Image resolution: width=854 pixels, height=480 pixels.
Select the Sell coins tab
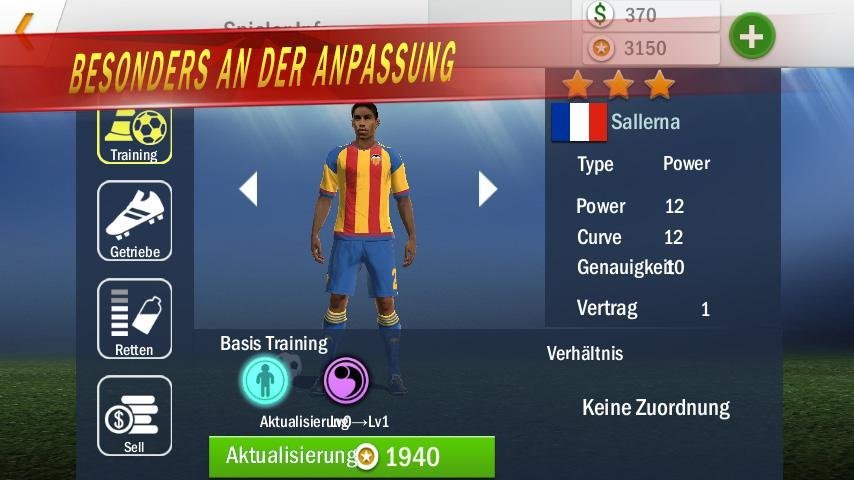(134, 416)
